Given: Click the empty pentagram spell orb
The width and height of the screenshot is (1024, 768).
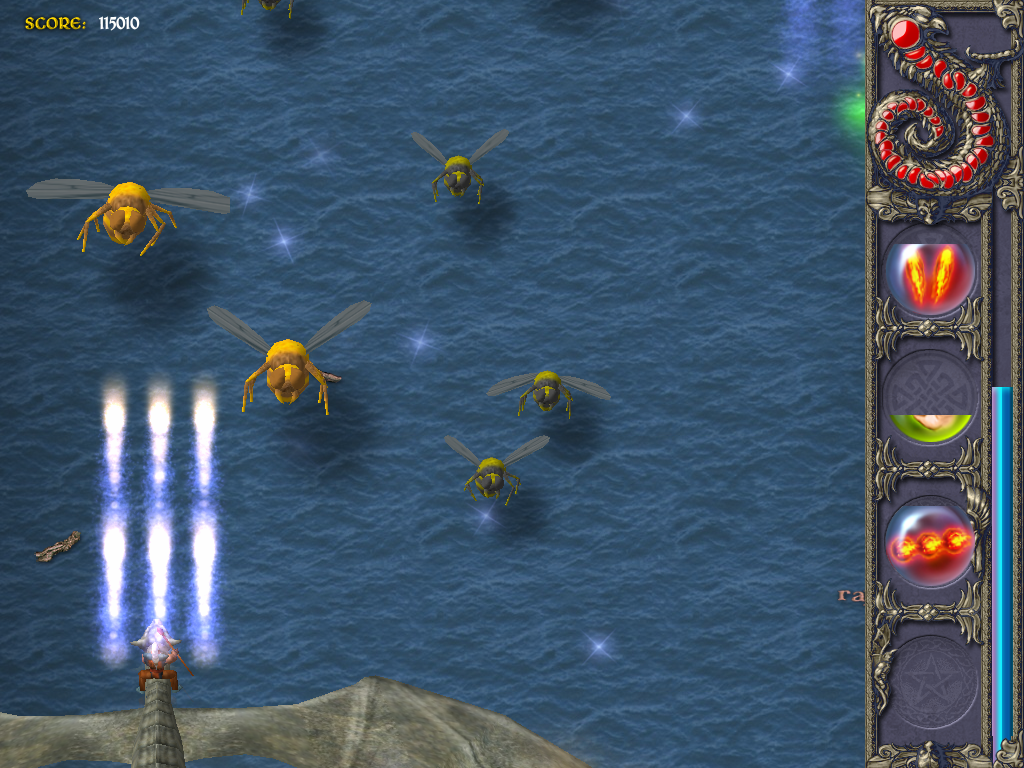Looking at the screenshot, I should pos(929,683).
